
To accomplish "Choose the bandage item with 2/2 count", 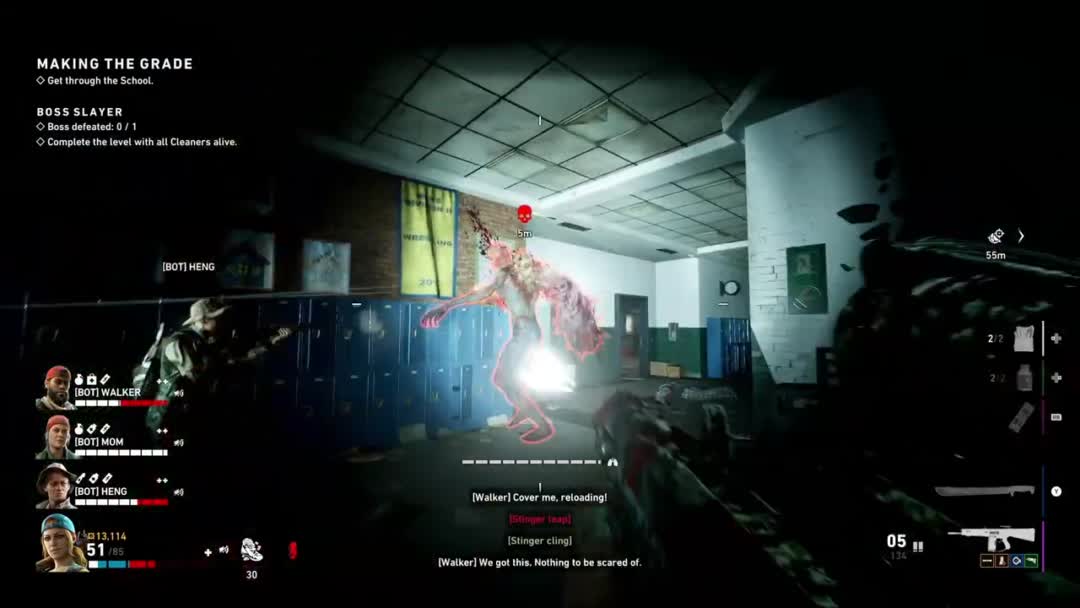I will 1023,339.
